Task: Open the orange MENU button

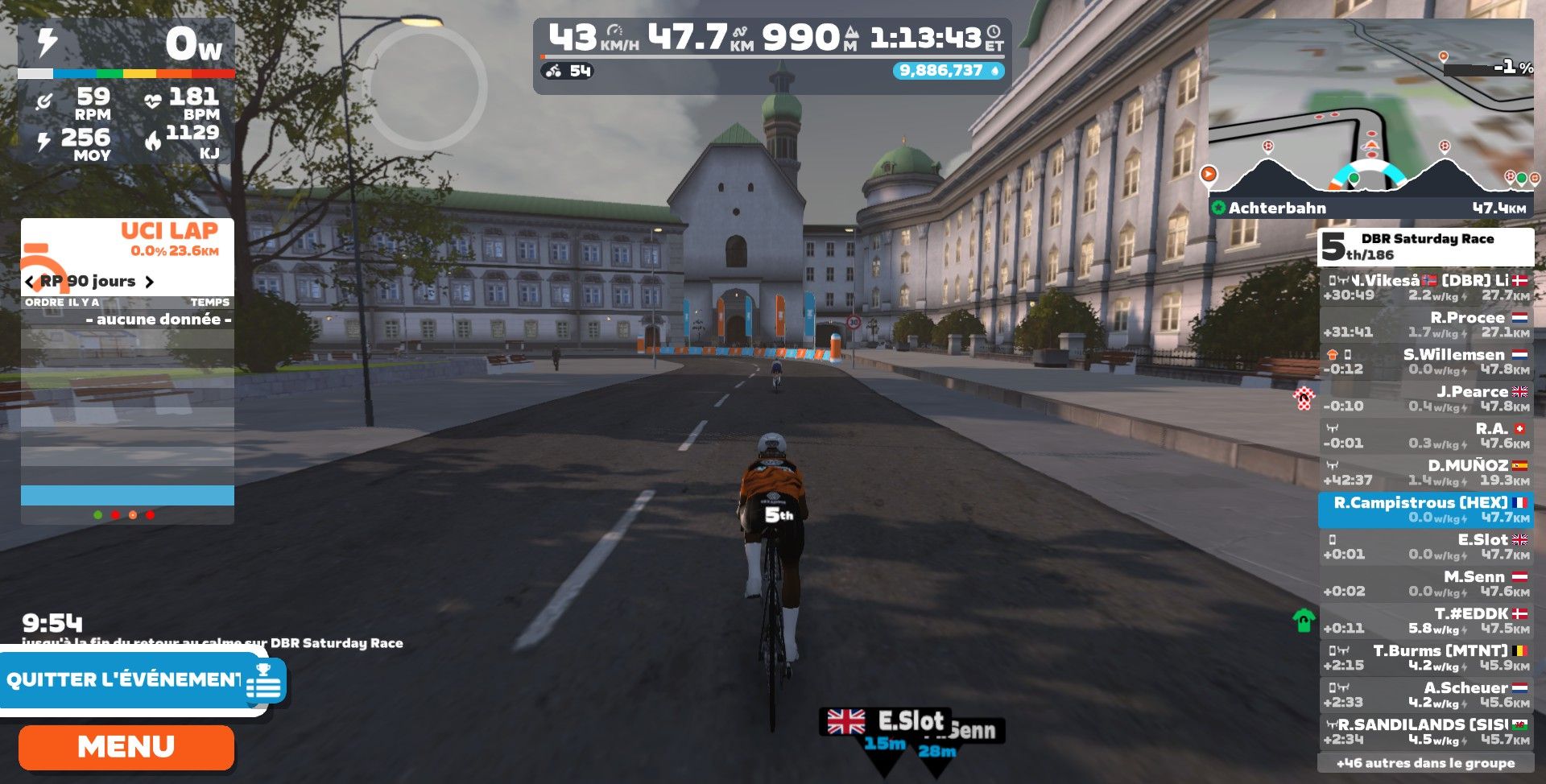Action: click(126, 747)
